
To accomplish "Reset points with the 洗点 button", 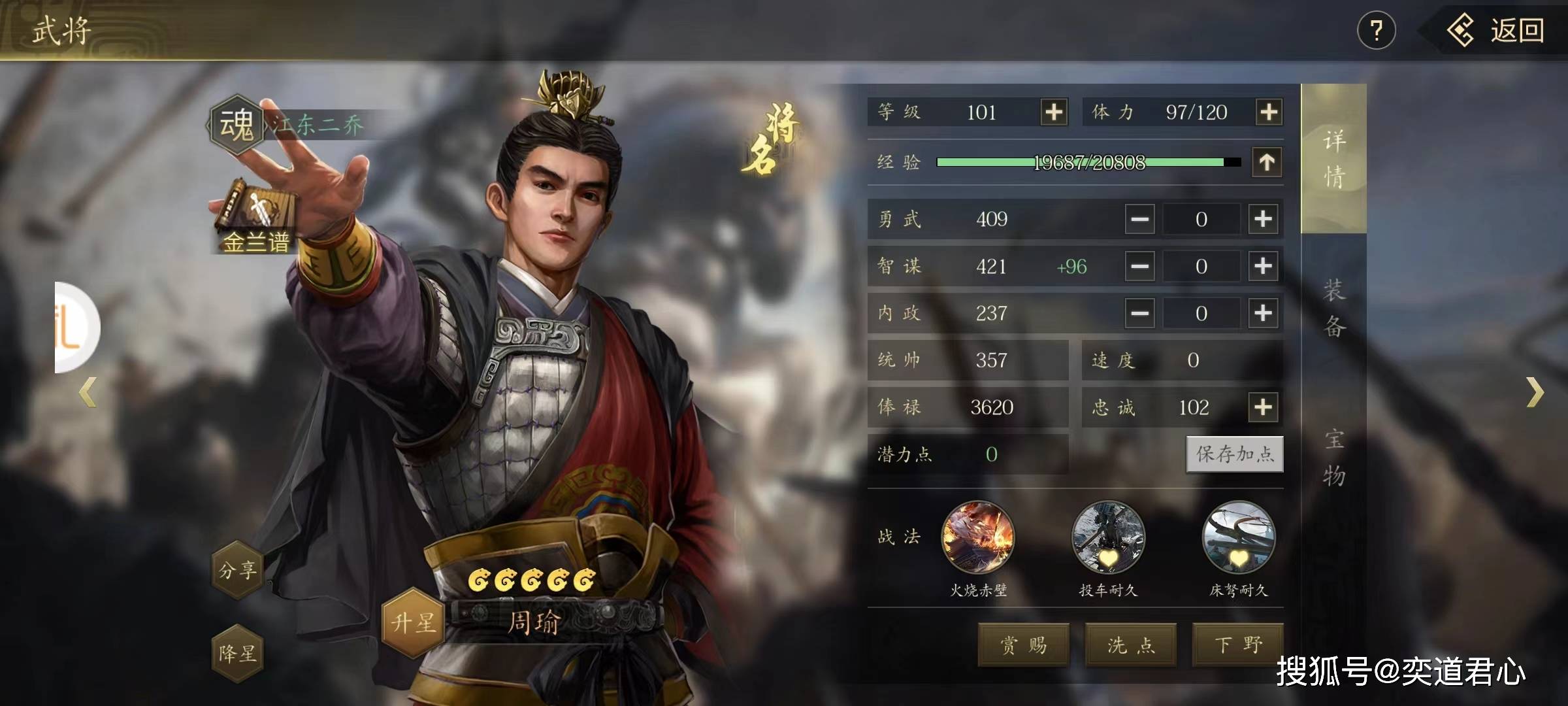I will click(x=1131, y=645).
